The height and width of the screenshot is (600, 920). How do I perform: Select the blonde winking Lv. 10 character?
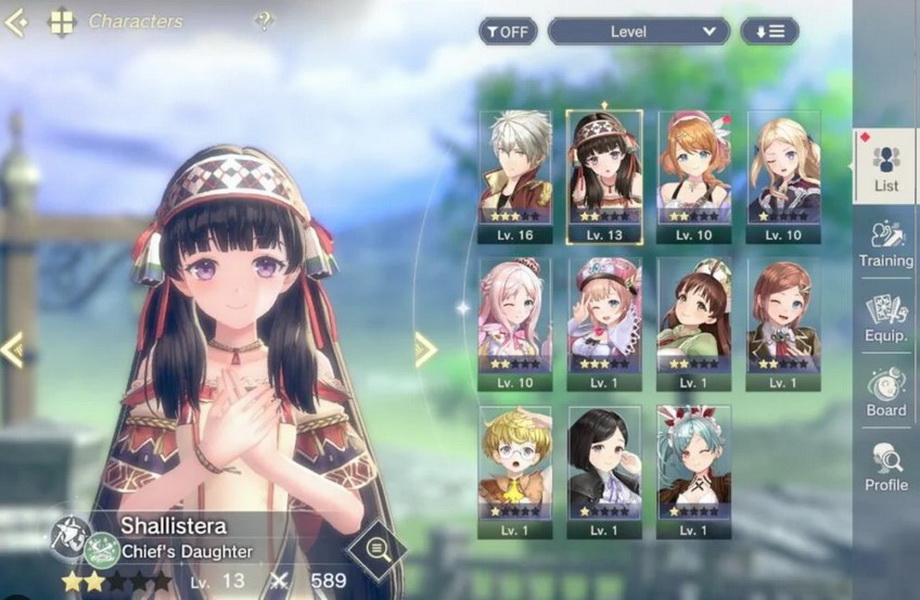(x=784, y=176)
